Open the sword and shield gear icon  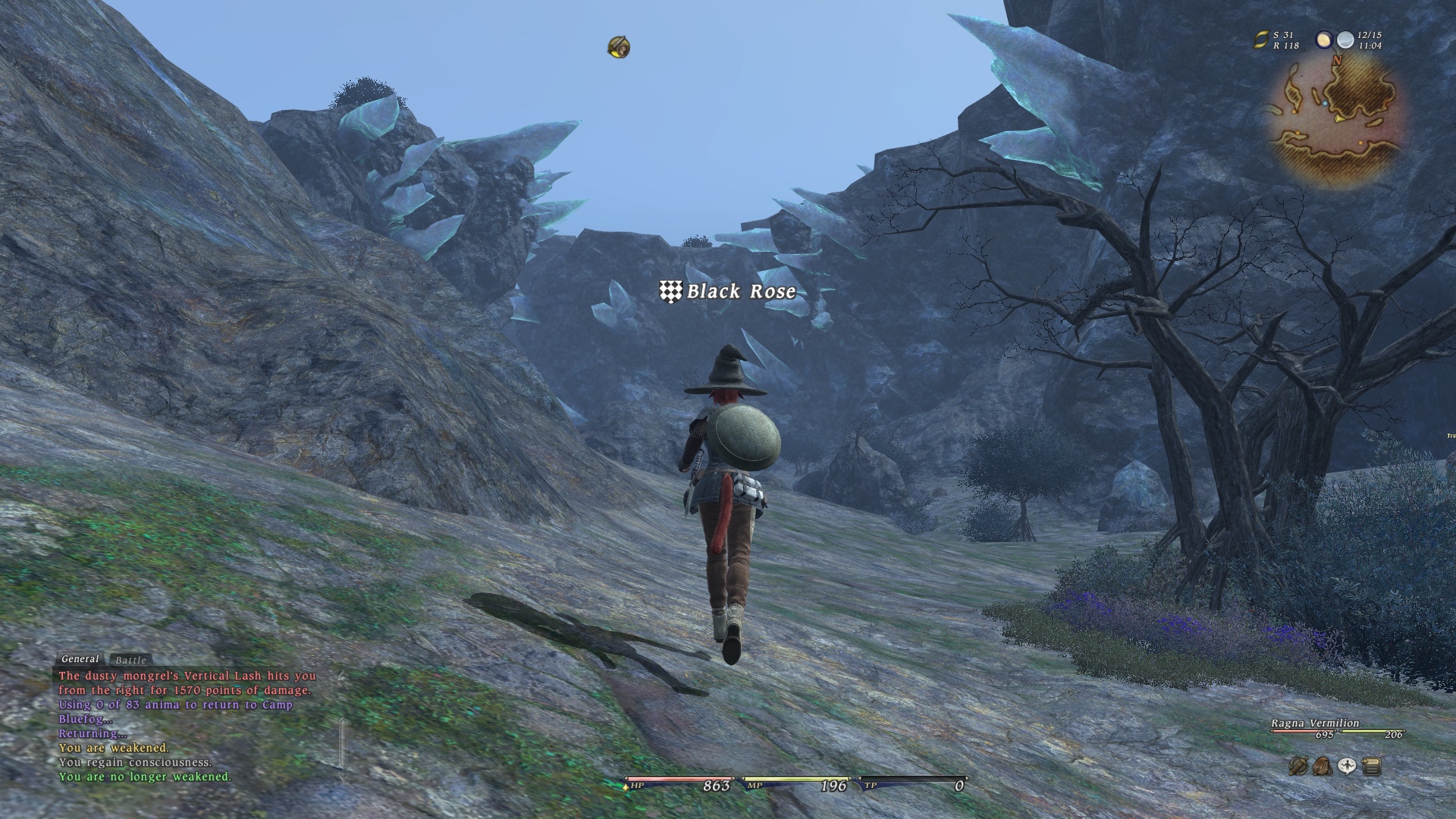click(1298, 767)
